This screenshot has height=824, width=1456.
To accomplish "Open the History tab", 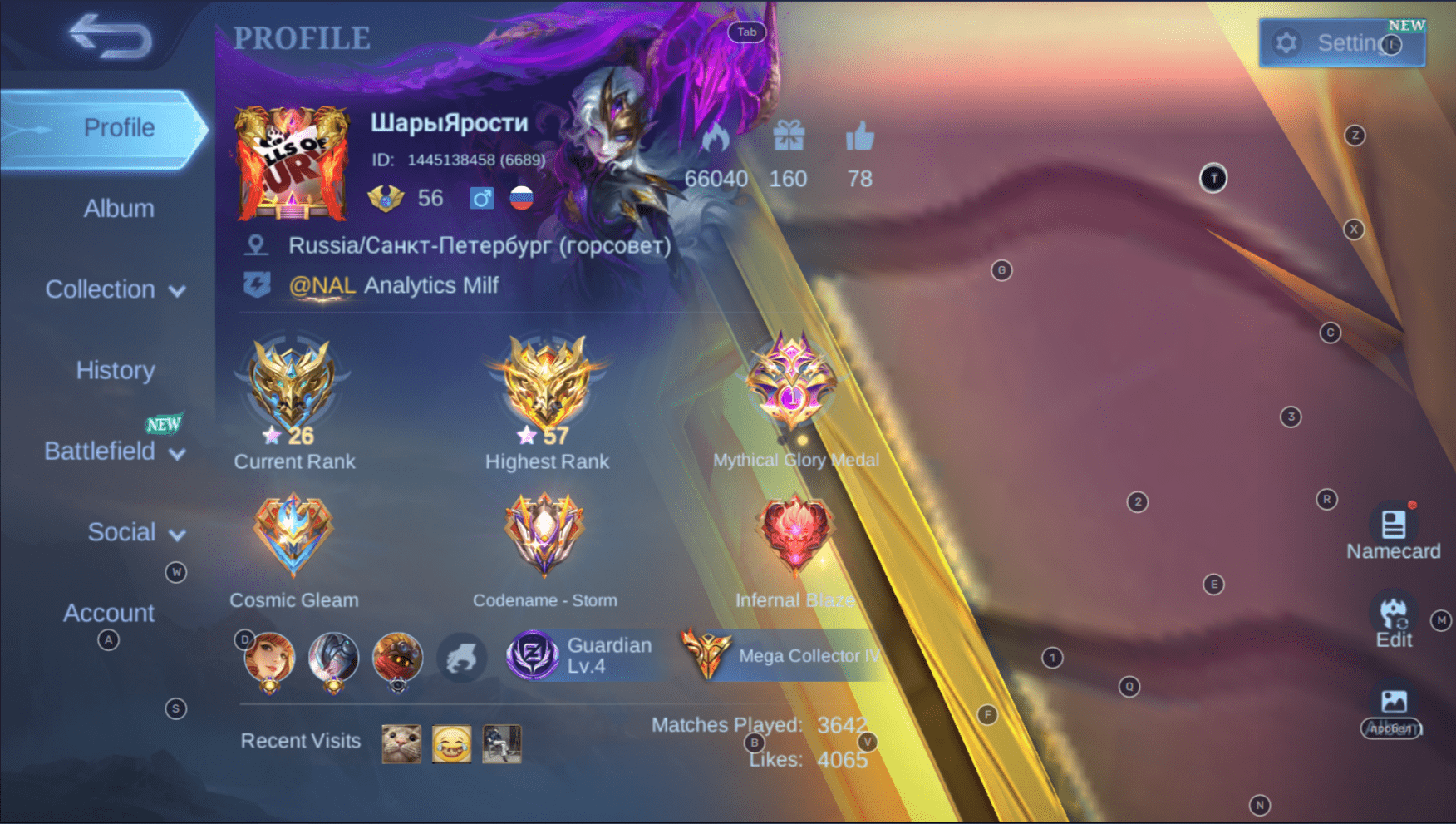I will point(116,370).
